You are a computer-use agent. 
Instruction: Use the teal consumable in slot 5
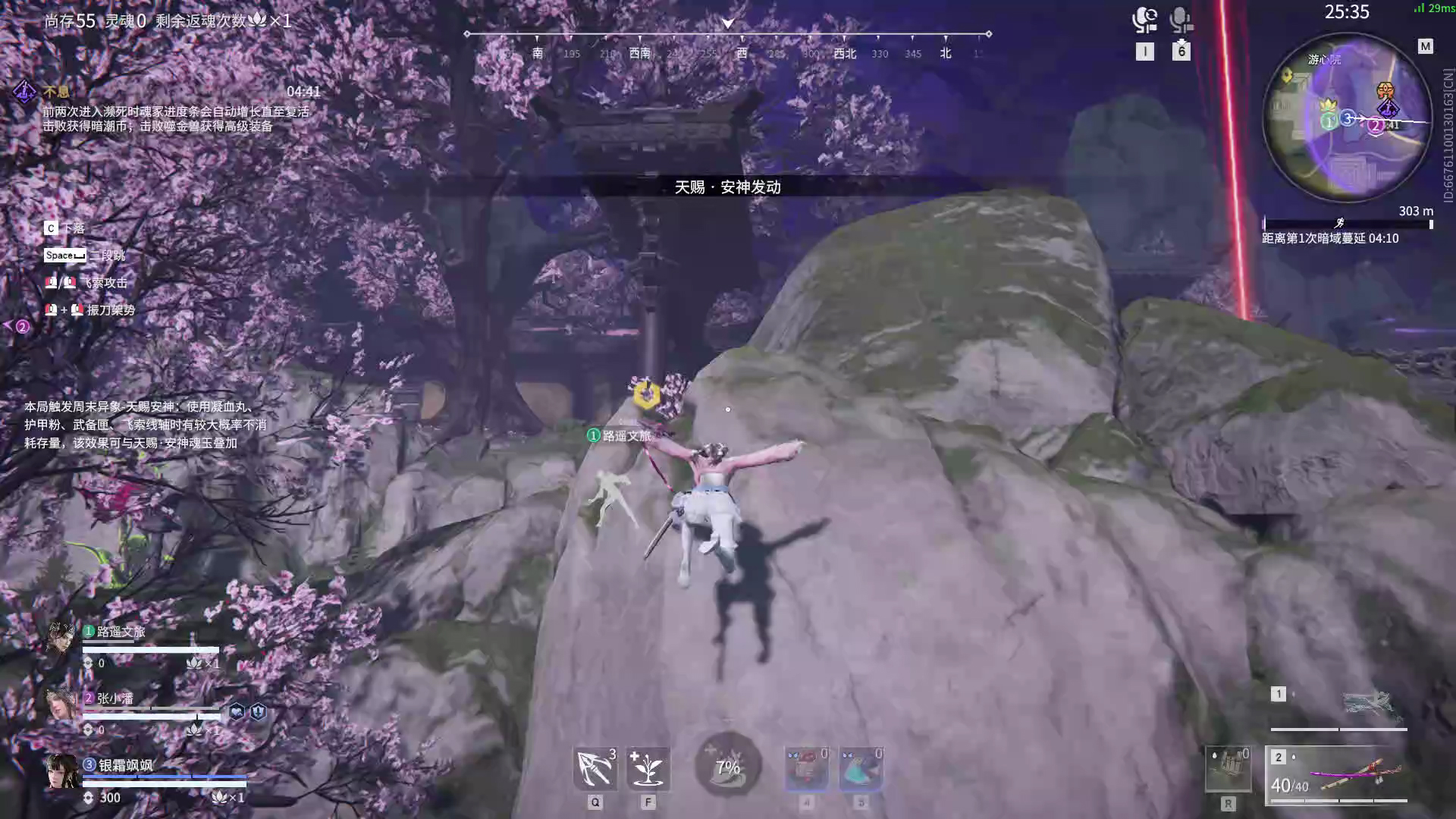pos(861,767)
